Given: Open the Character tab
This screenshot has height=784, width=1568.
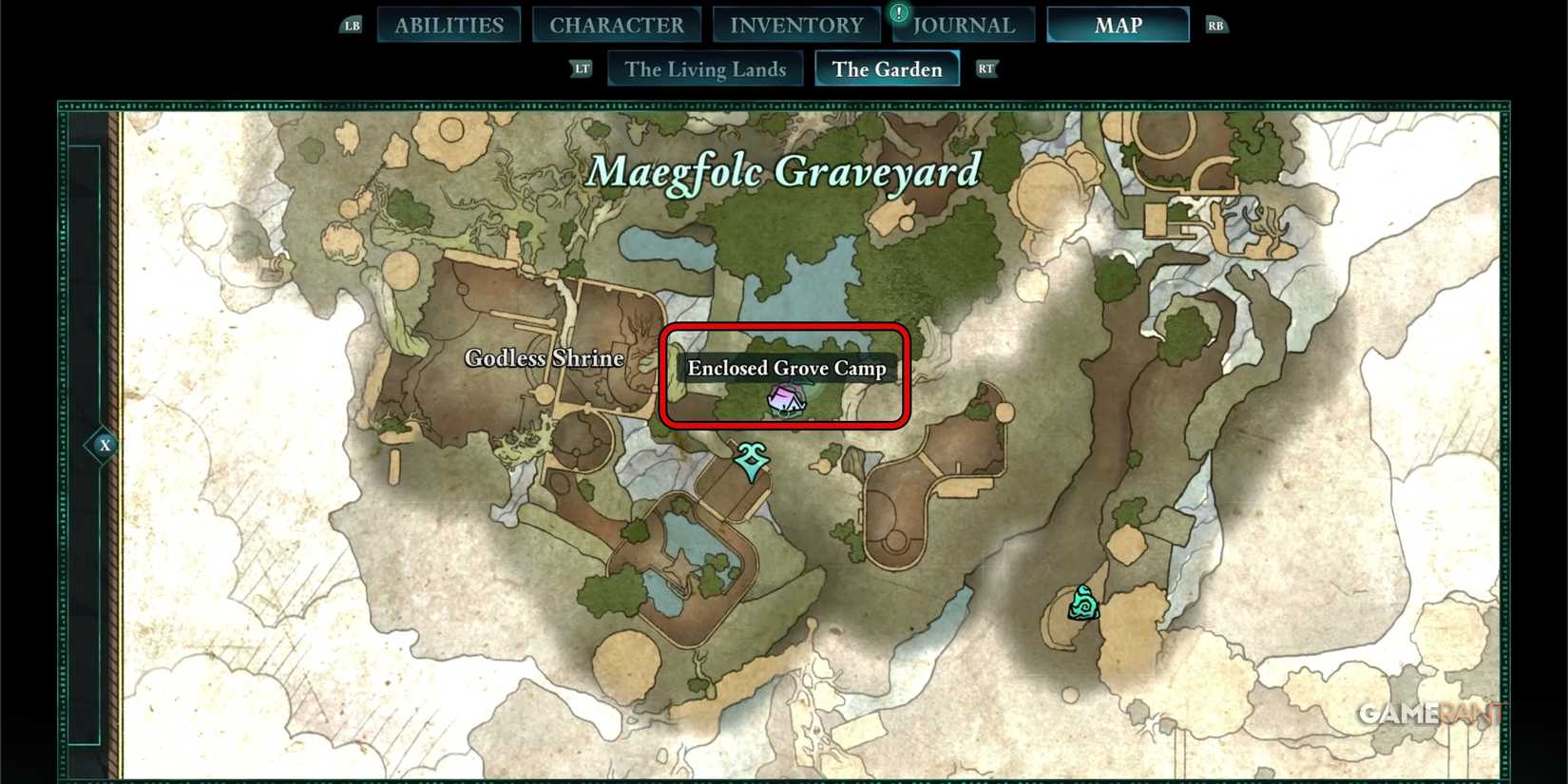Looking at the screenshot, I should coord(617,25).
